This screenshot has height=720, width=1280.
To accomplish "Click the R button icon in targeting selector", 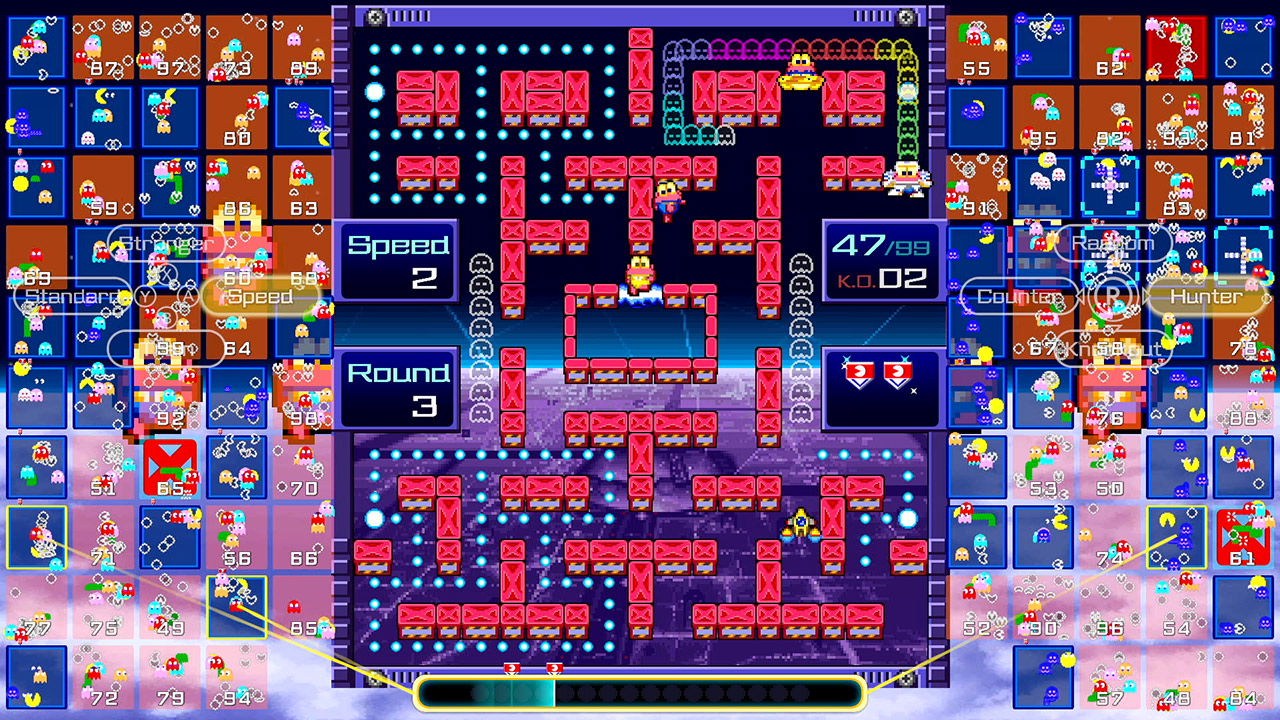I will point(1110,296).
